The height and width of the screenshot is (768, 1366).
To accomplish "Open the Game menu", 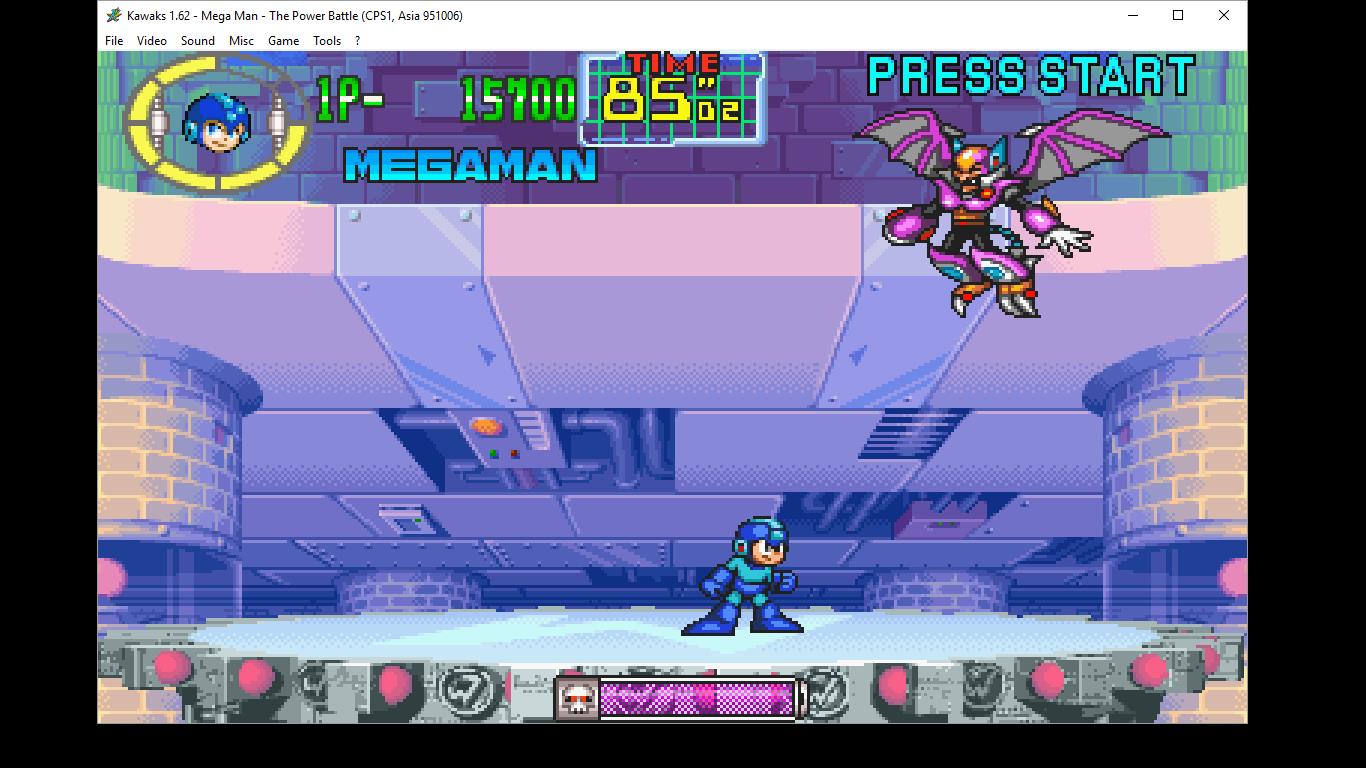I will point(283,41).
